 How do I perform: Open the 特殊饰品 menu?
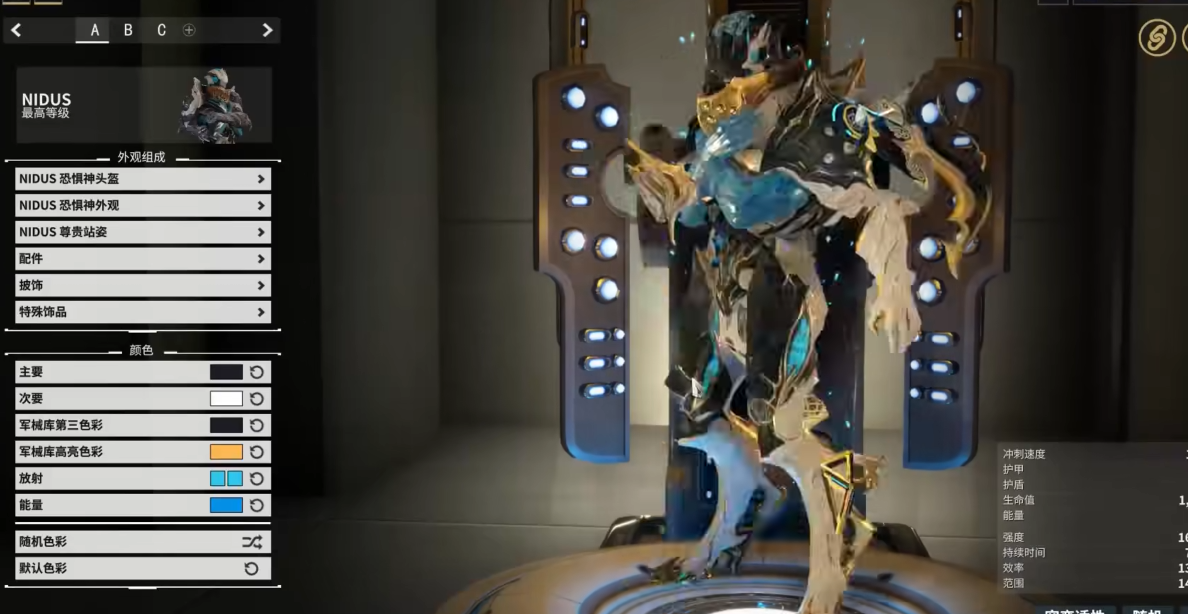coord(143,312)
